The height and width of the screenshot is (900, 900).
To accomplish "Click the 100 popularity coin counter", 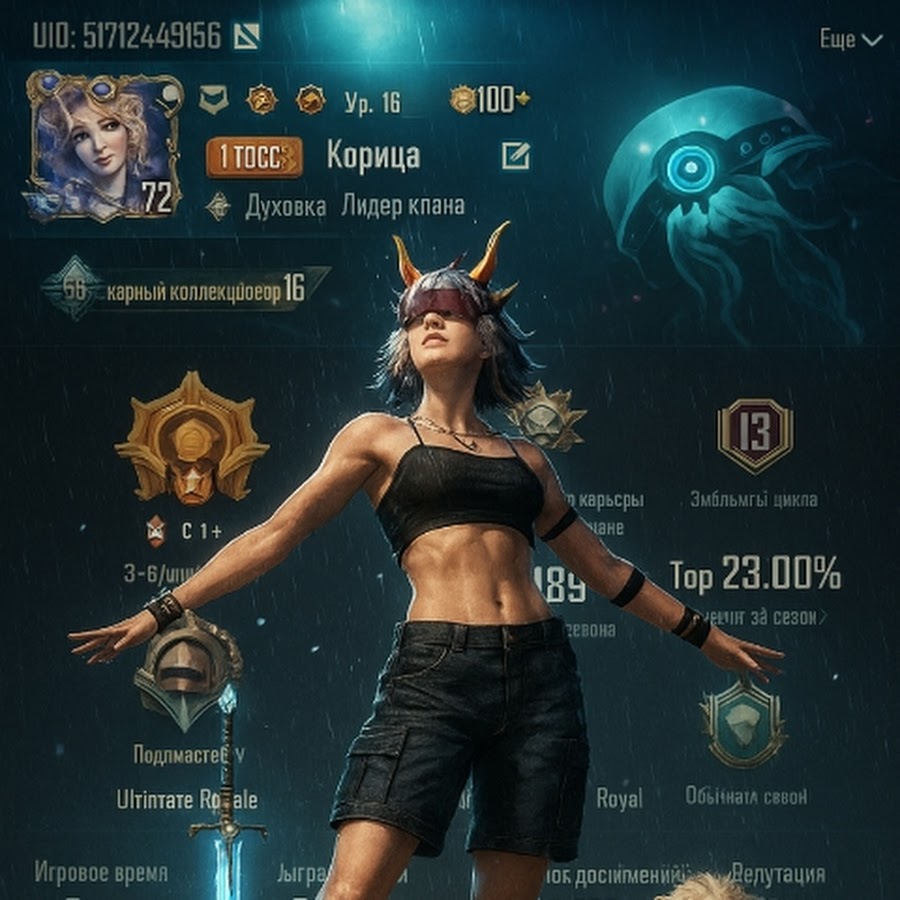I will [489, 100].
